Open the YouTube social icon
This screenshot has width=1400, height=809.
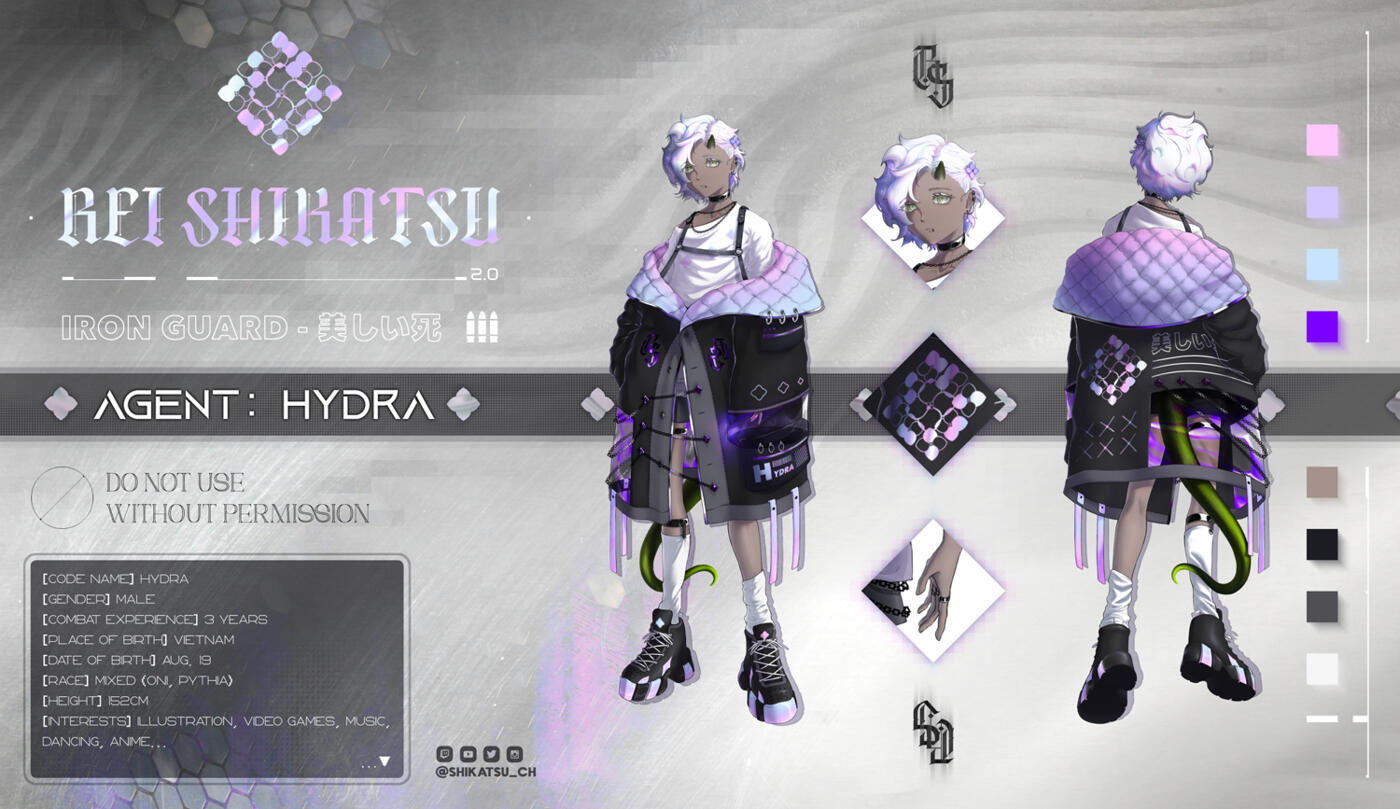pyautogui.click(x=468, y=754)
